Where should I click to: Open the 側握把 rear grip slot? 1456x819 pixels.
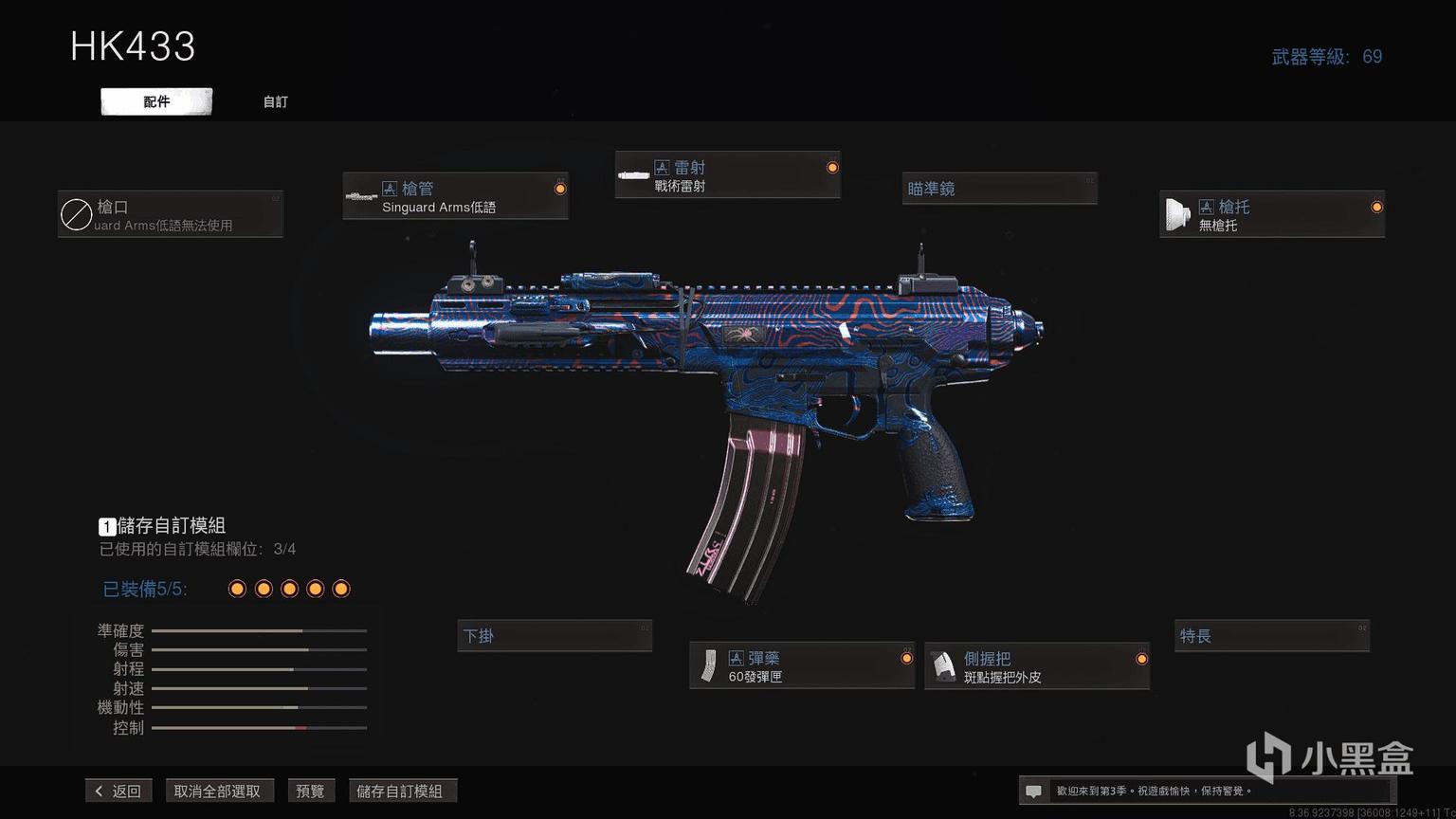[1037, 666]
